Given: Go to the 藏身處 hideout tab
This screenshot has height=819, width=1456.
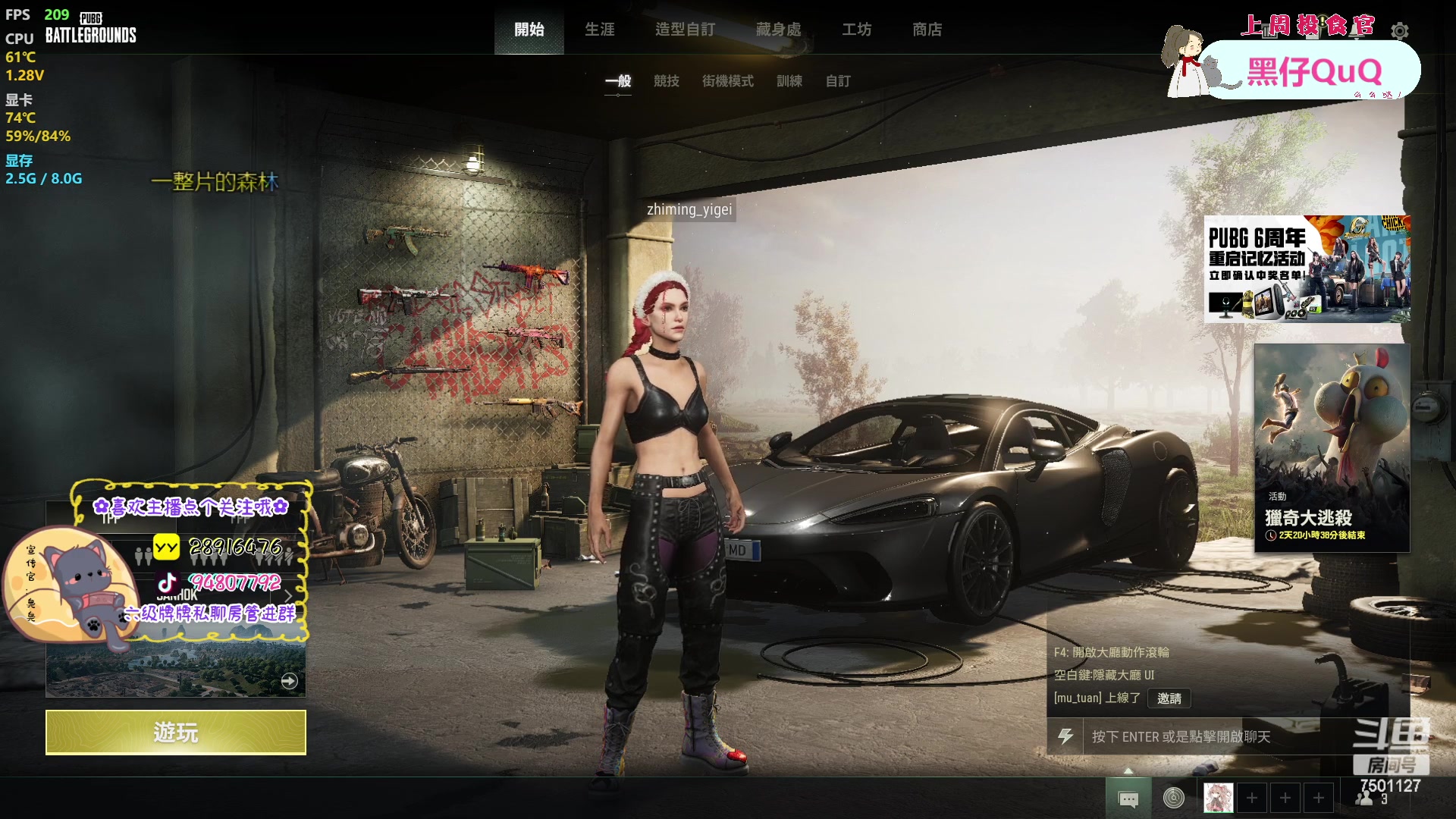Looking at the screenshot, I should 778,30.
